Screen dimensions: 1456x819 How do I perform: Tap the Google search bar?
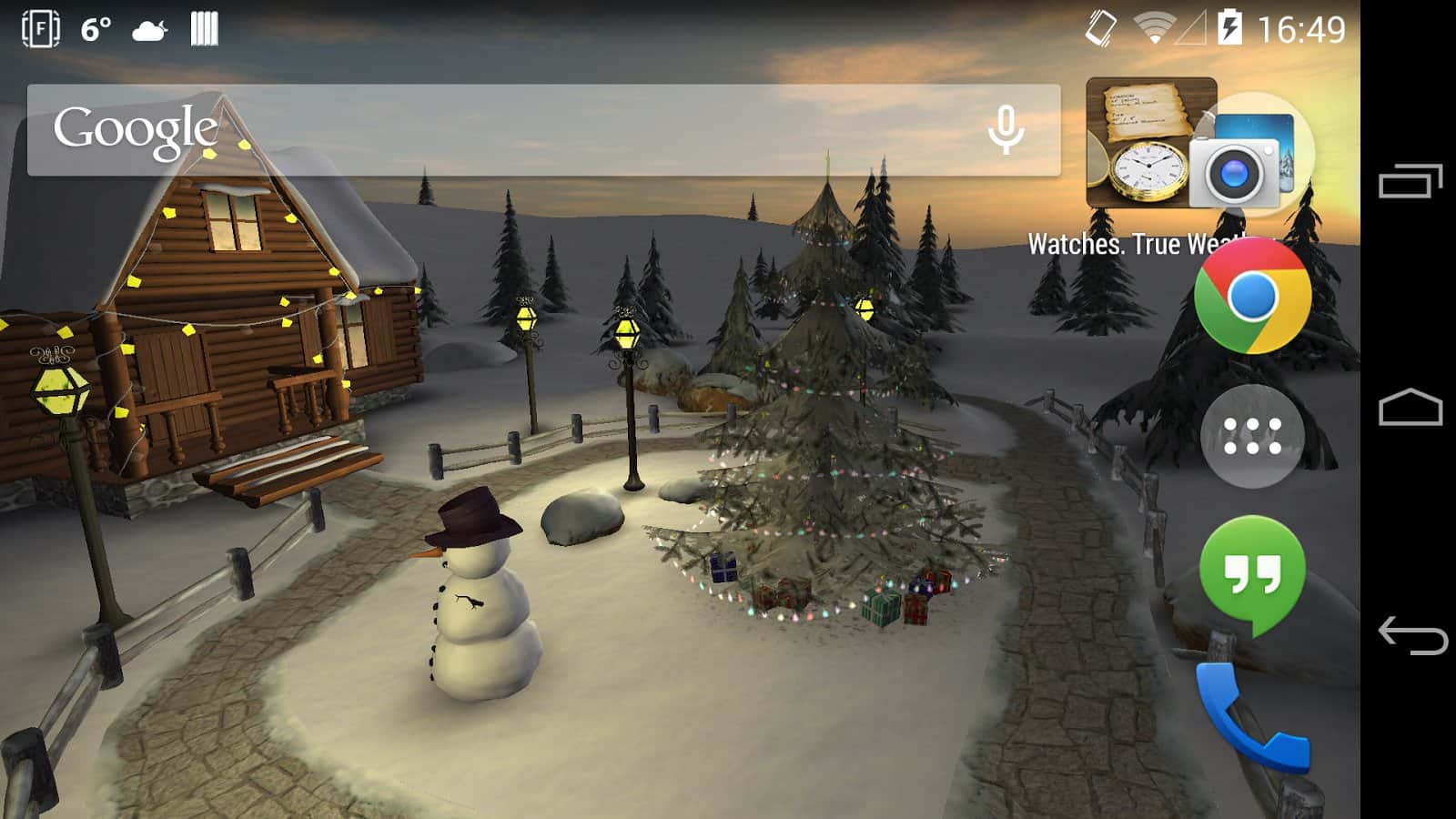[x=510, y=130]
